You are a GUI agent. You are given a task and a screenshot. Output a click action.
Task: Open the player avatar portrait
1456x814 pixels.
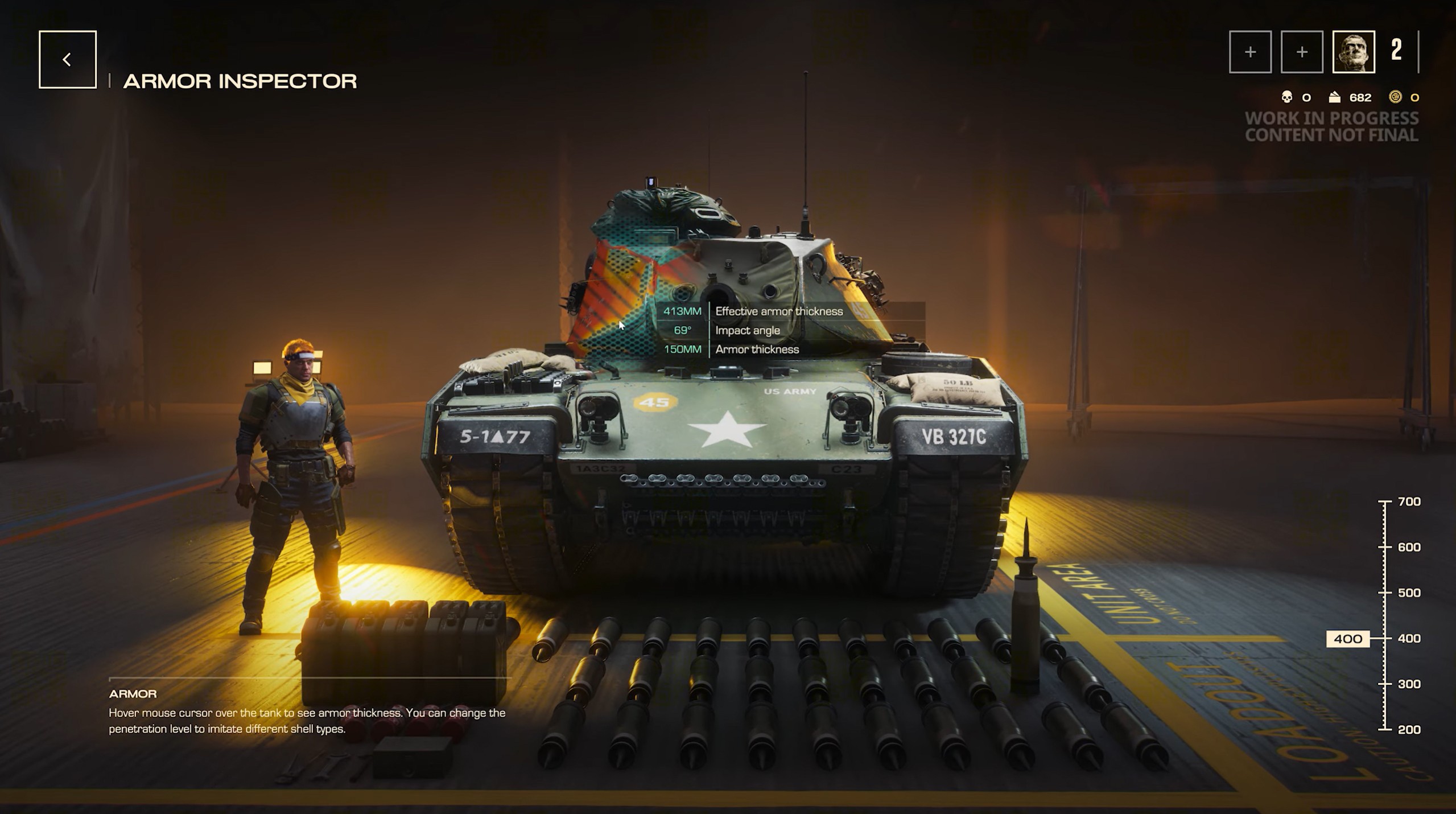1353,52
